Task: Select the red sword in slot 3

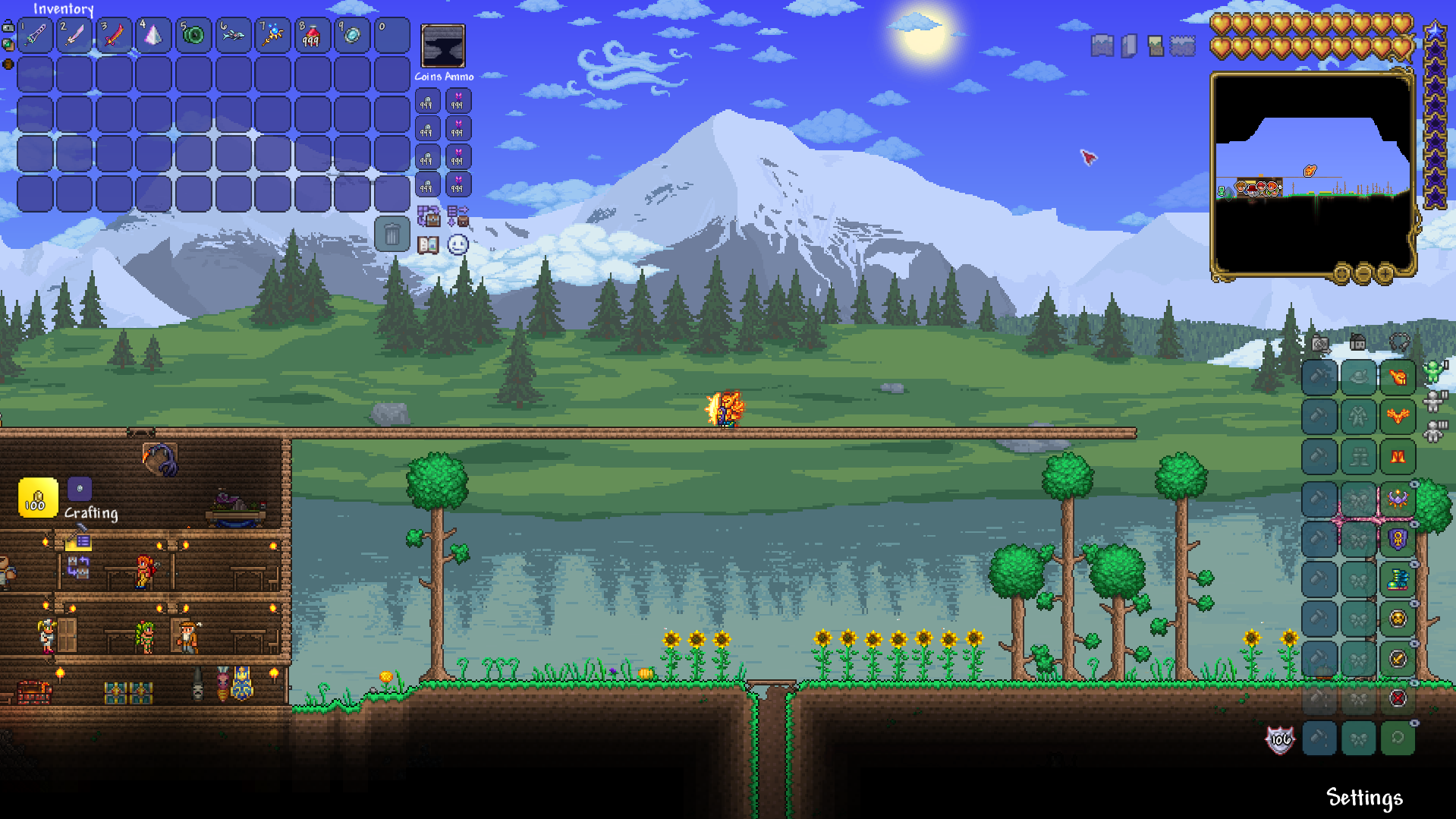Action: [114, 35]
